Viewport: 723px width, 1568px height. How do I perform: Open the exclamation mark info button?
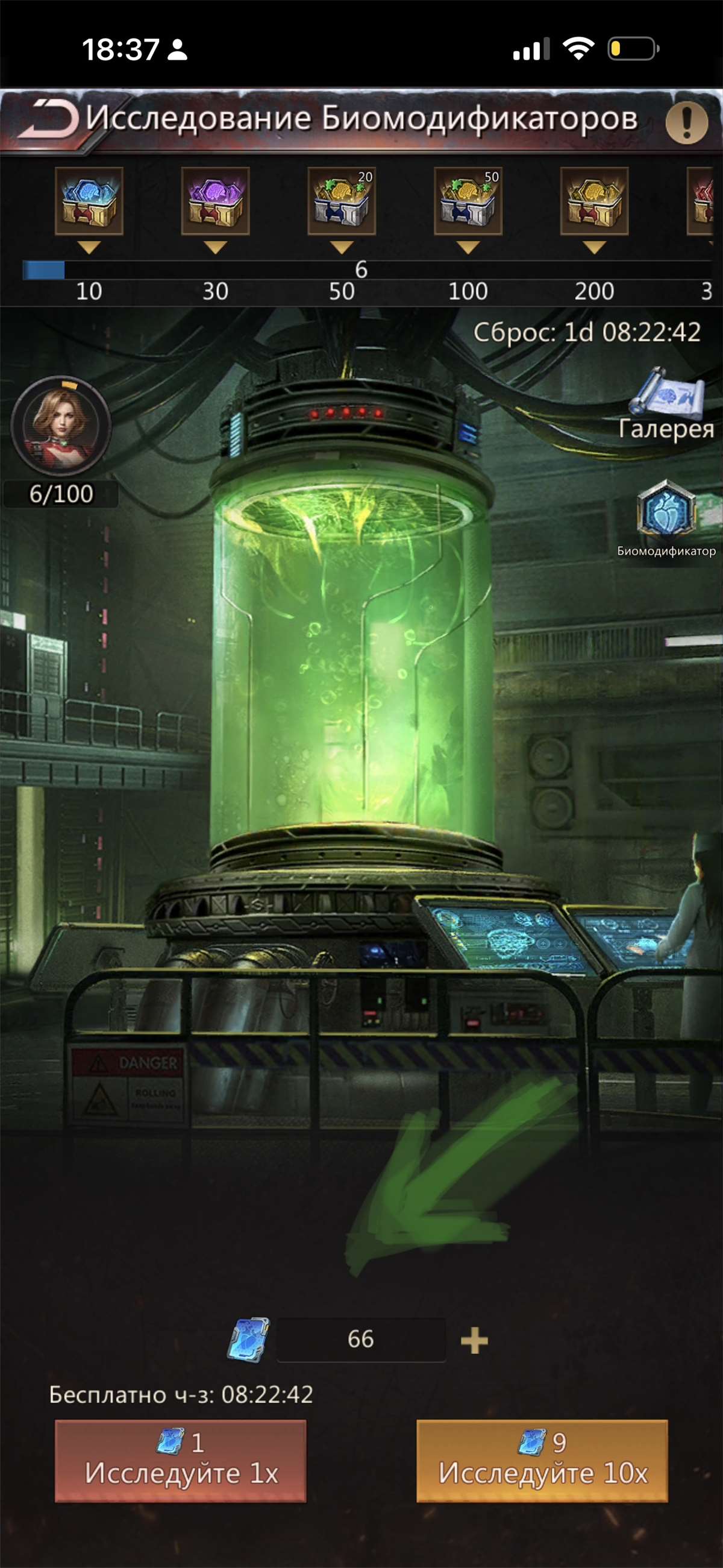point(686,122)
